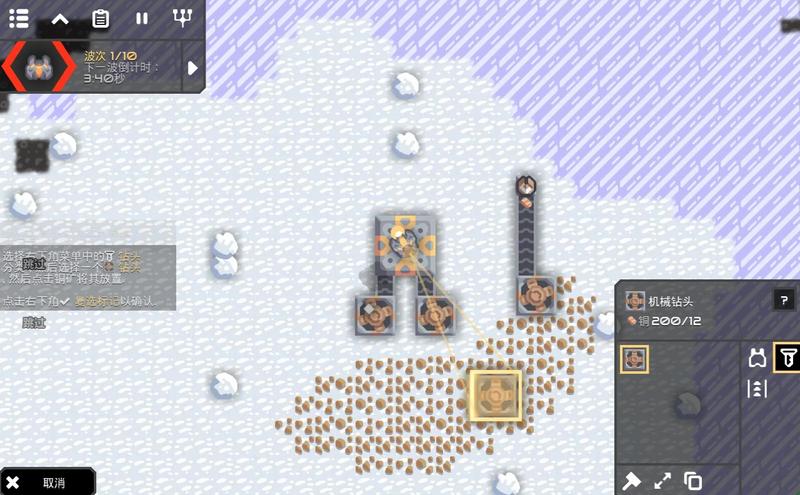Switch to the drill production category

coord(786,358)
